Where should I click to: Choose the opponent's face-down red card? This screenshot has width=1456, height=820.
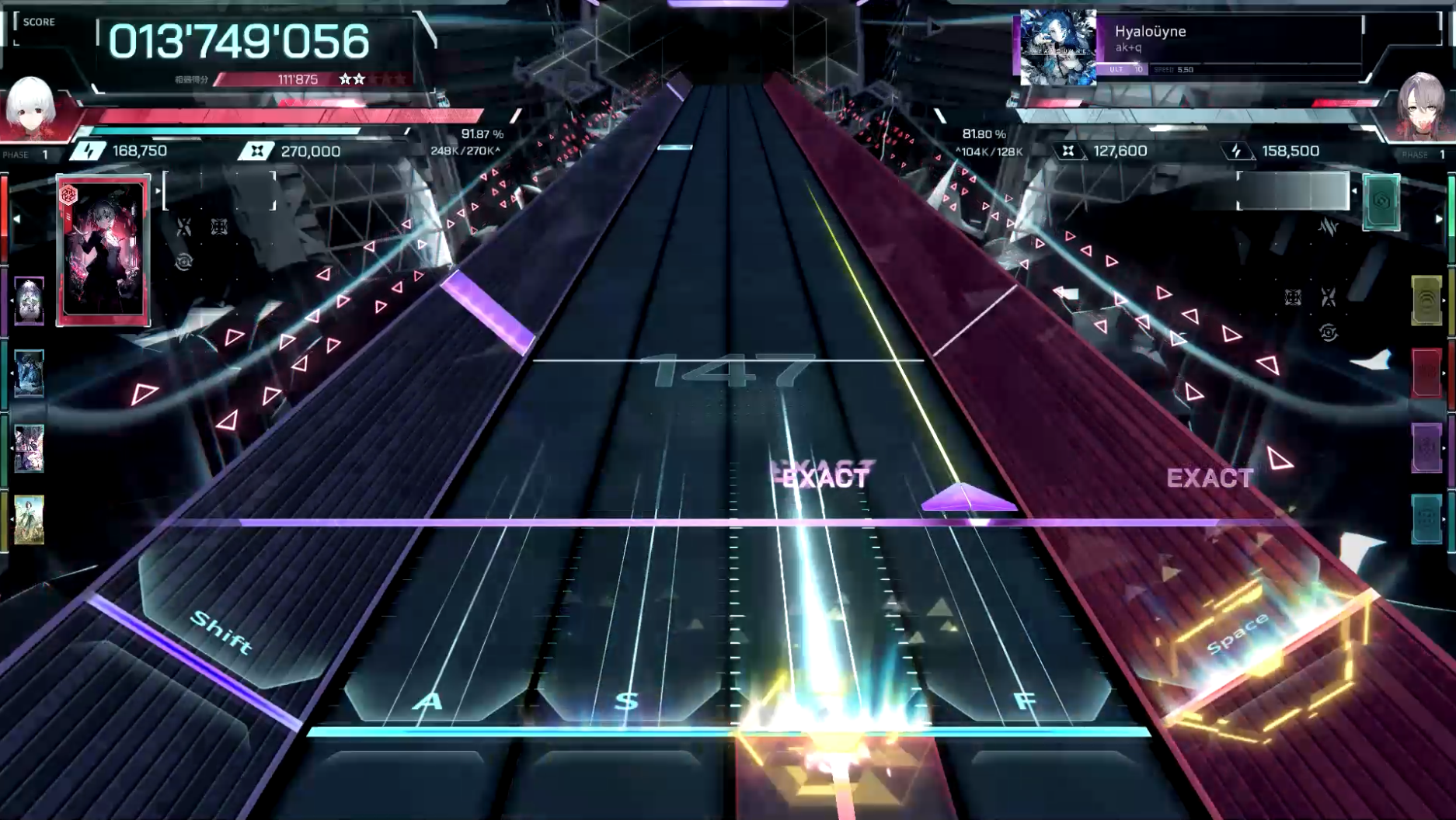[x=1426, y=373]
